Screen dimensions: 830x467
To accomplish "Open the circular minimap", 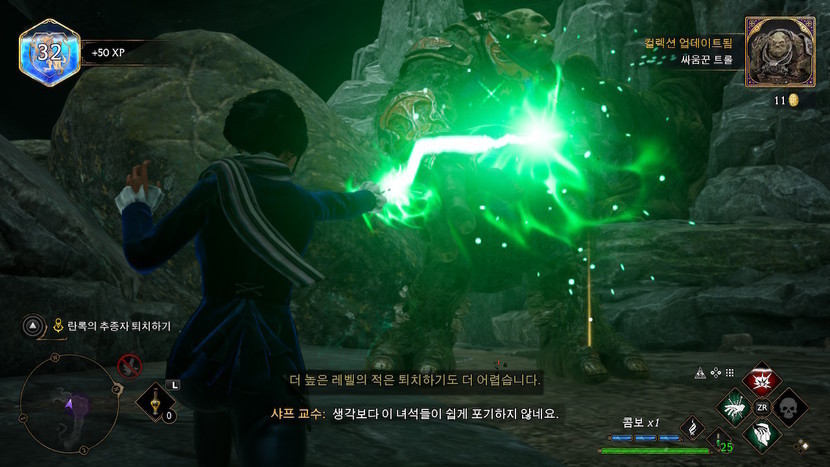I will pos(62,398).
